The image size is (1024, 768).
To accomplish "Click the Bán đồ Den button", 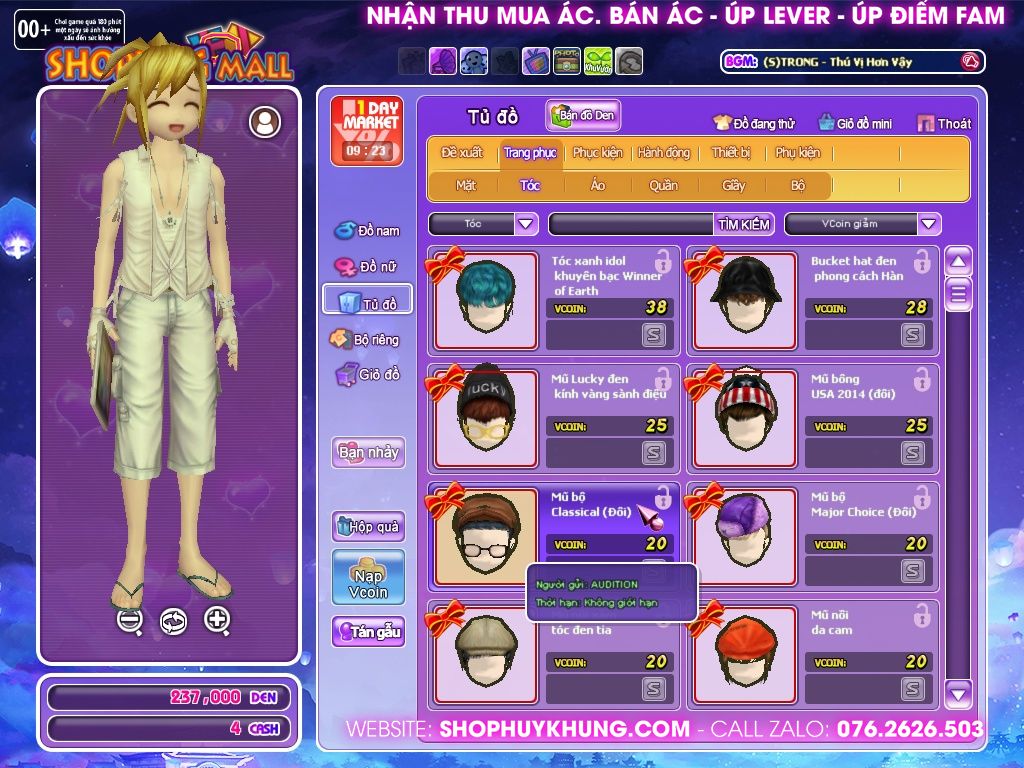I will [583, 115].
